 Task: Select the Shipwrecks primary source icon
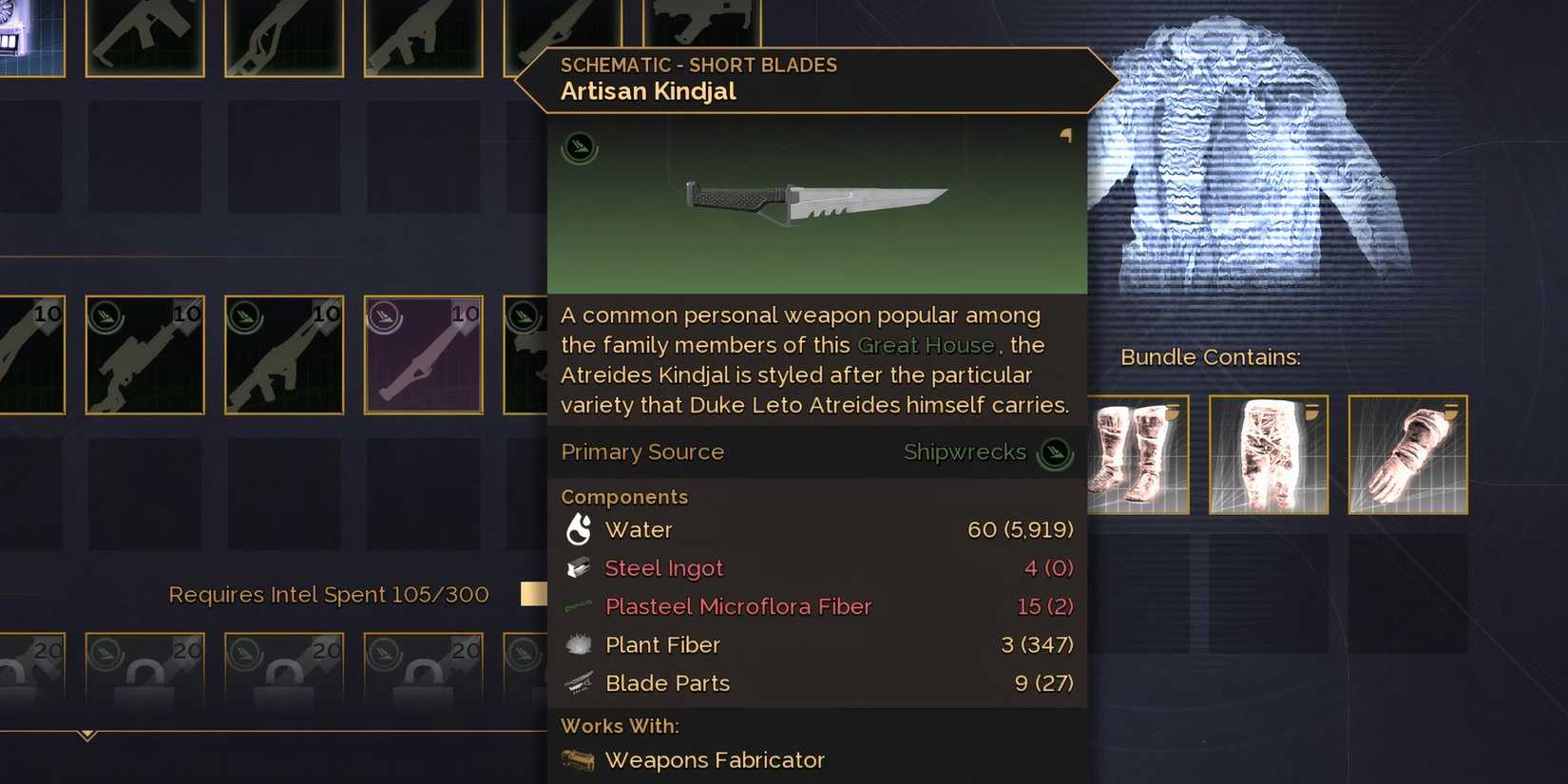coord(1057,453)
